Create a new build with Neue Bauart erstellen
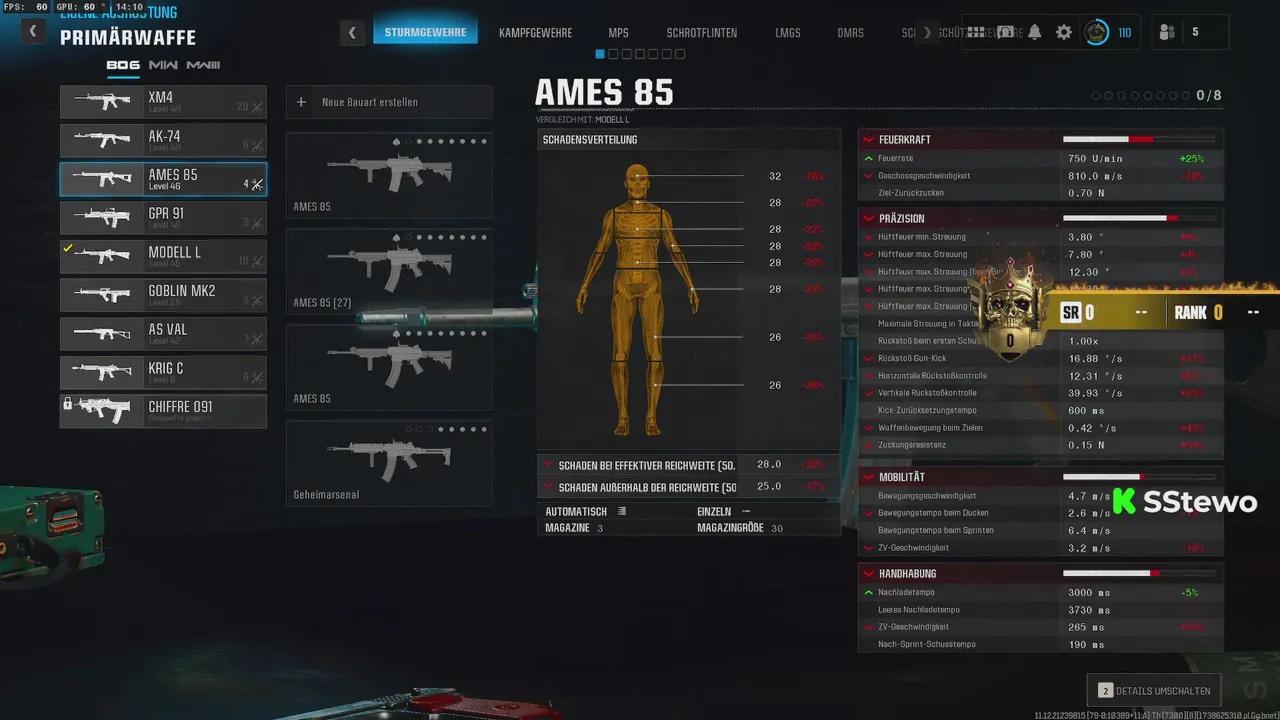Image resolution: width=1280 pixels, height=720 pixels. pos(388,102)
